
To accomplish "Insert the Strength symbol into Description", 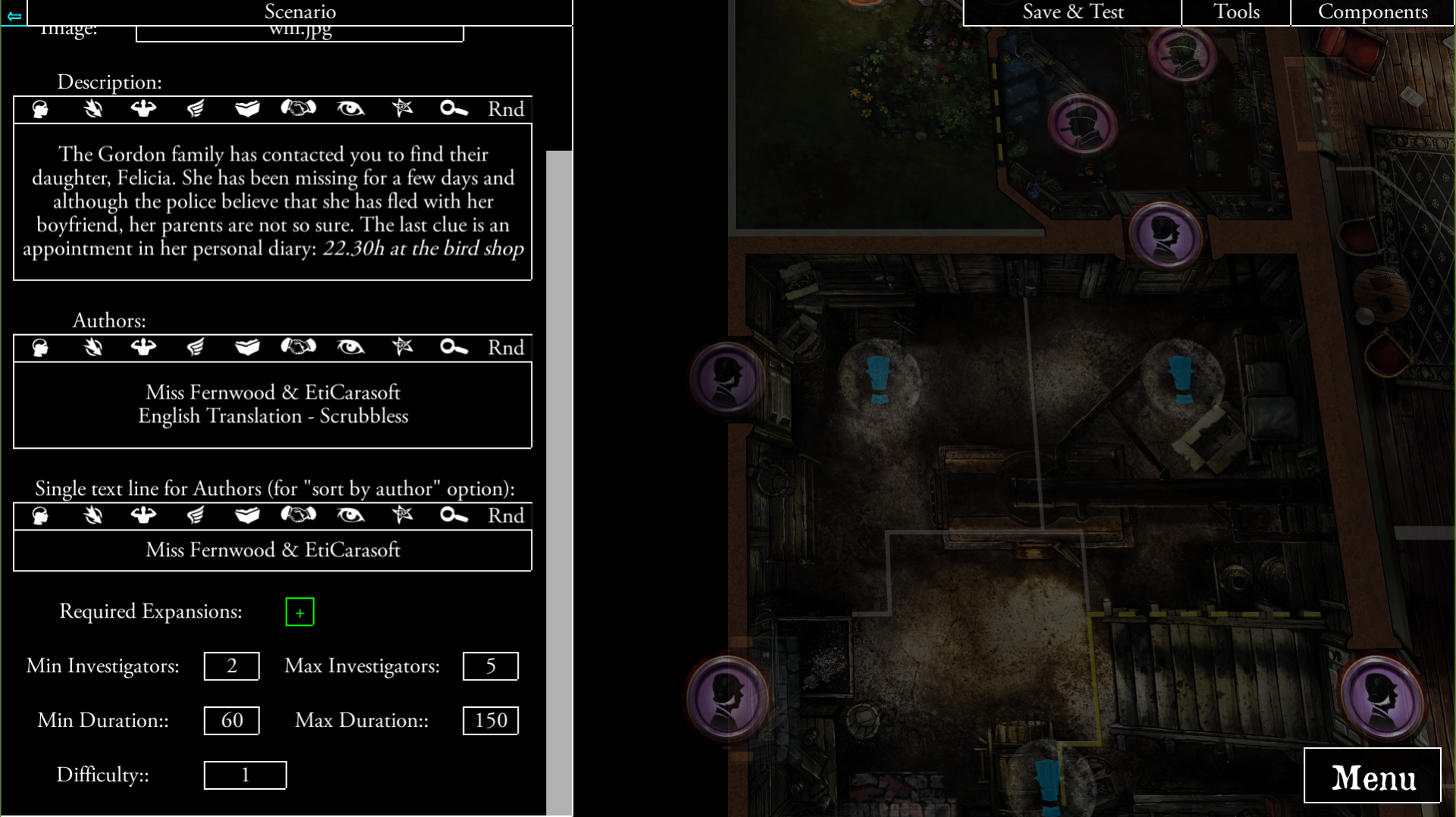I will pyautogui.click(x=143, y=109).
